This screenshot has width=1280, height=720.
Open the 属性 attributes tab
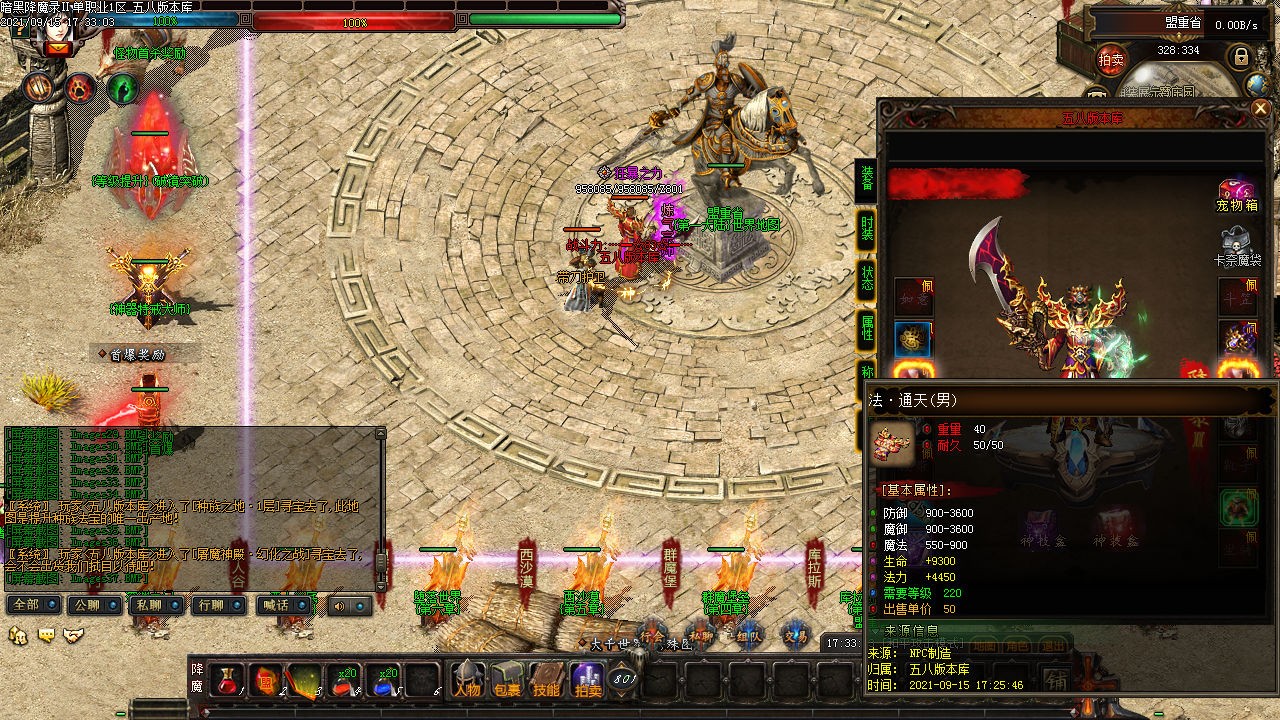coord(866,327)
